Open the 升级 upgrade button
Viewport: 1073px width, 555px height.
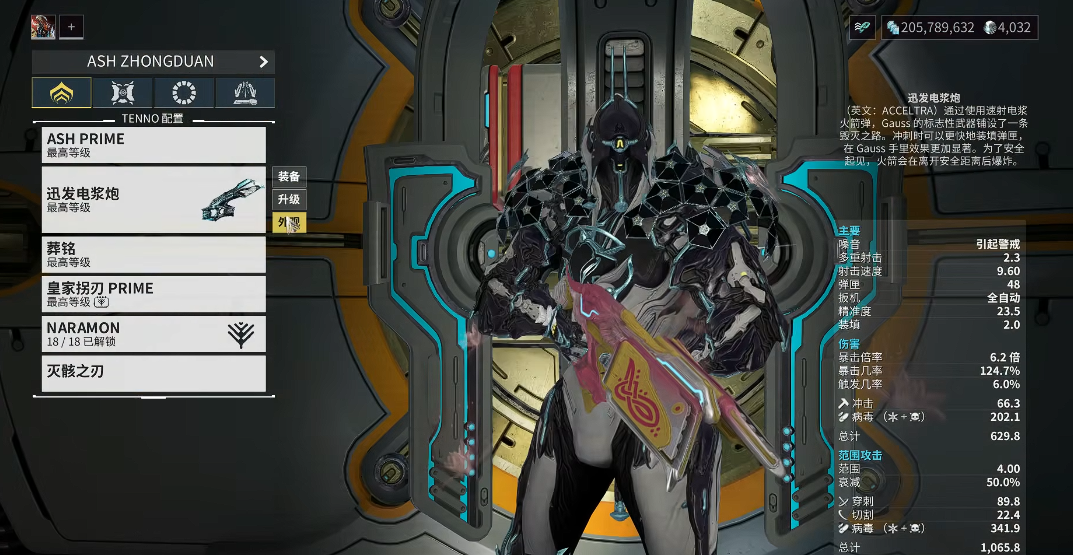click(x=289, y=199)
